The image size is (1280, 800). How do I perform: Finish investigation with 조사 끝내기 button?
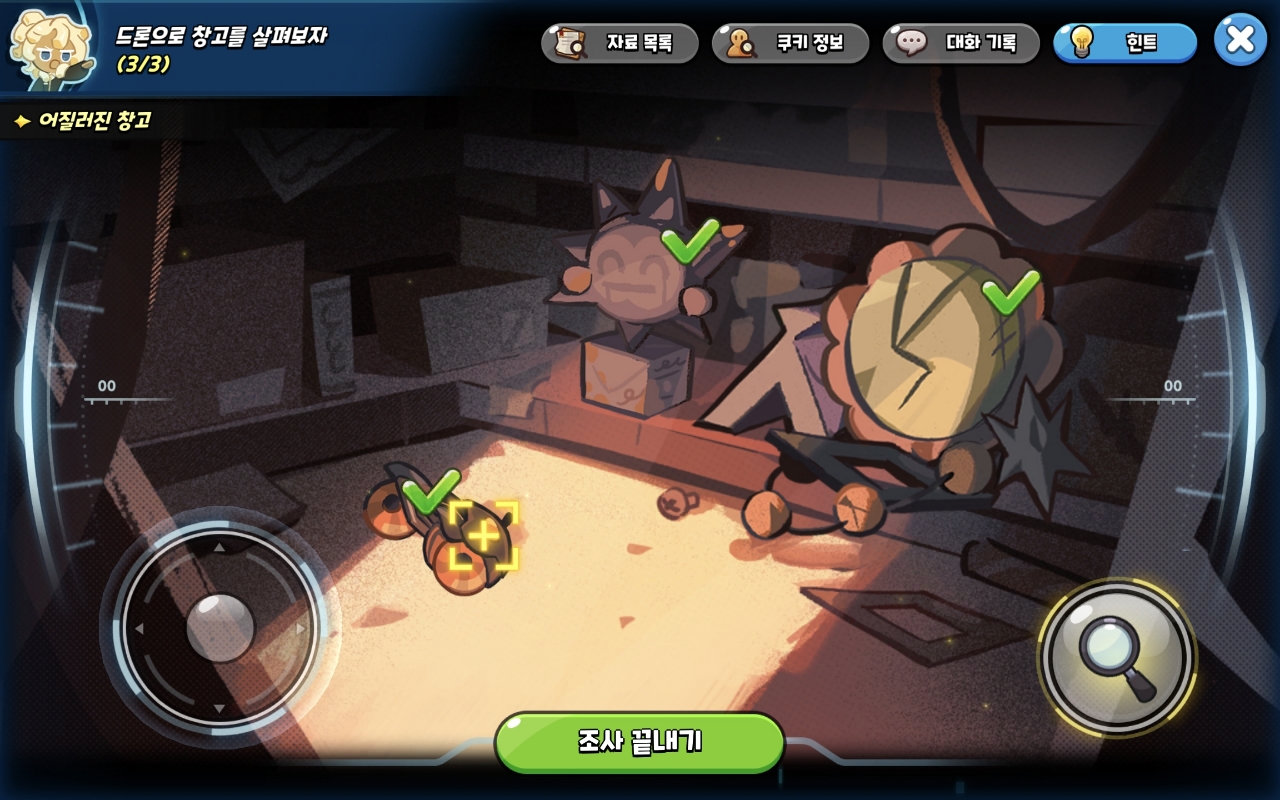[x=639, y=742]
